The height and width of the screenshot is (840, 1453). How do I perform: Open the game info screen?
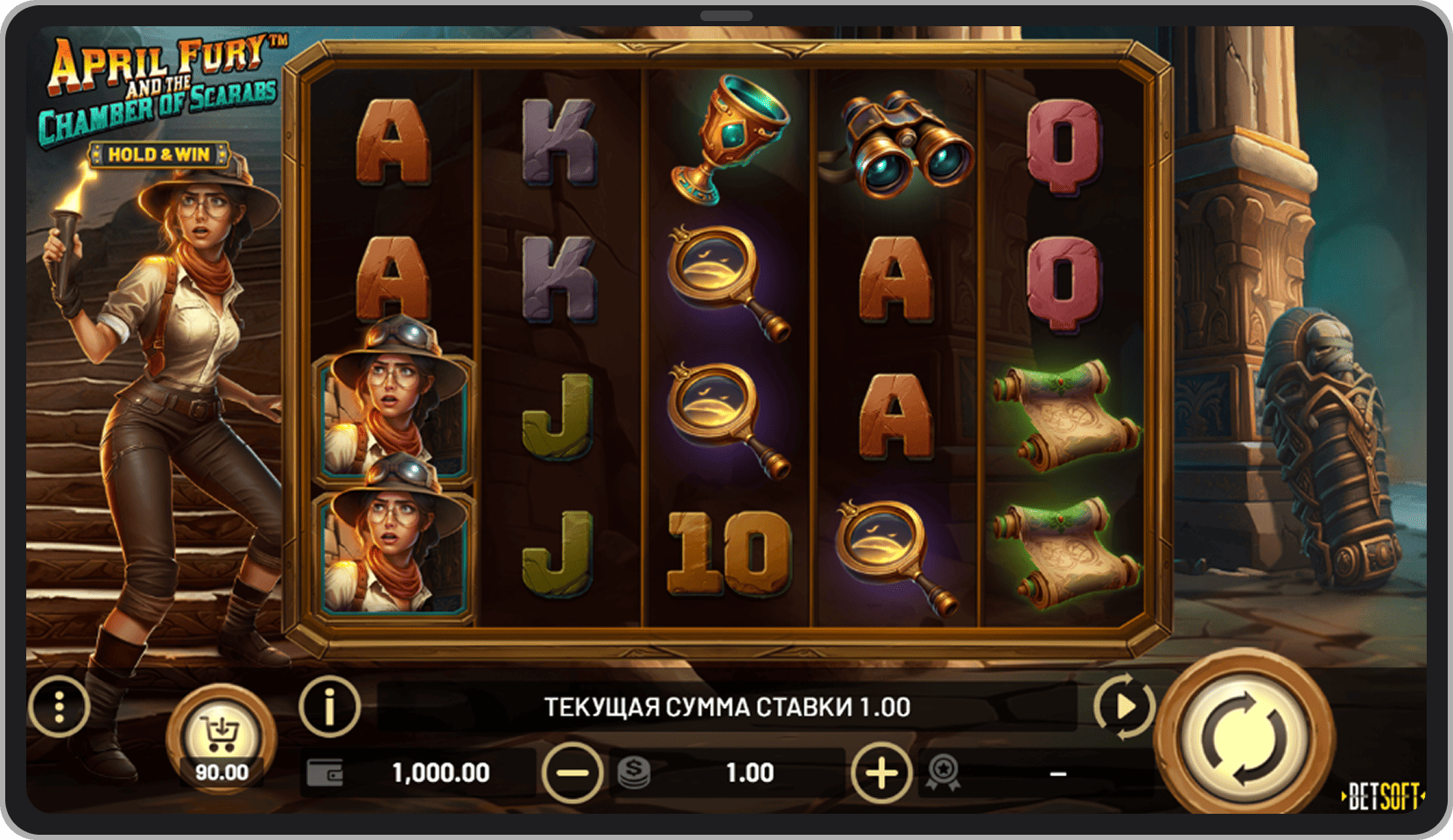tap(328, 705)
